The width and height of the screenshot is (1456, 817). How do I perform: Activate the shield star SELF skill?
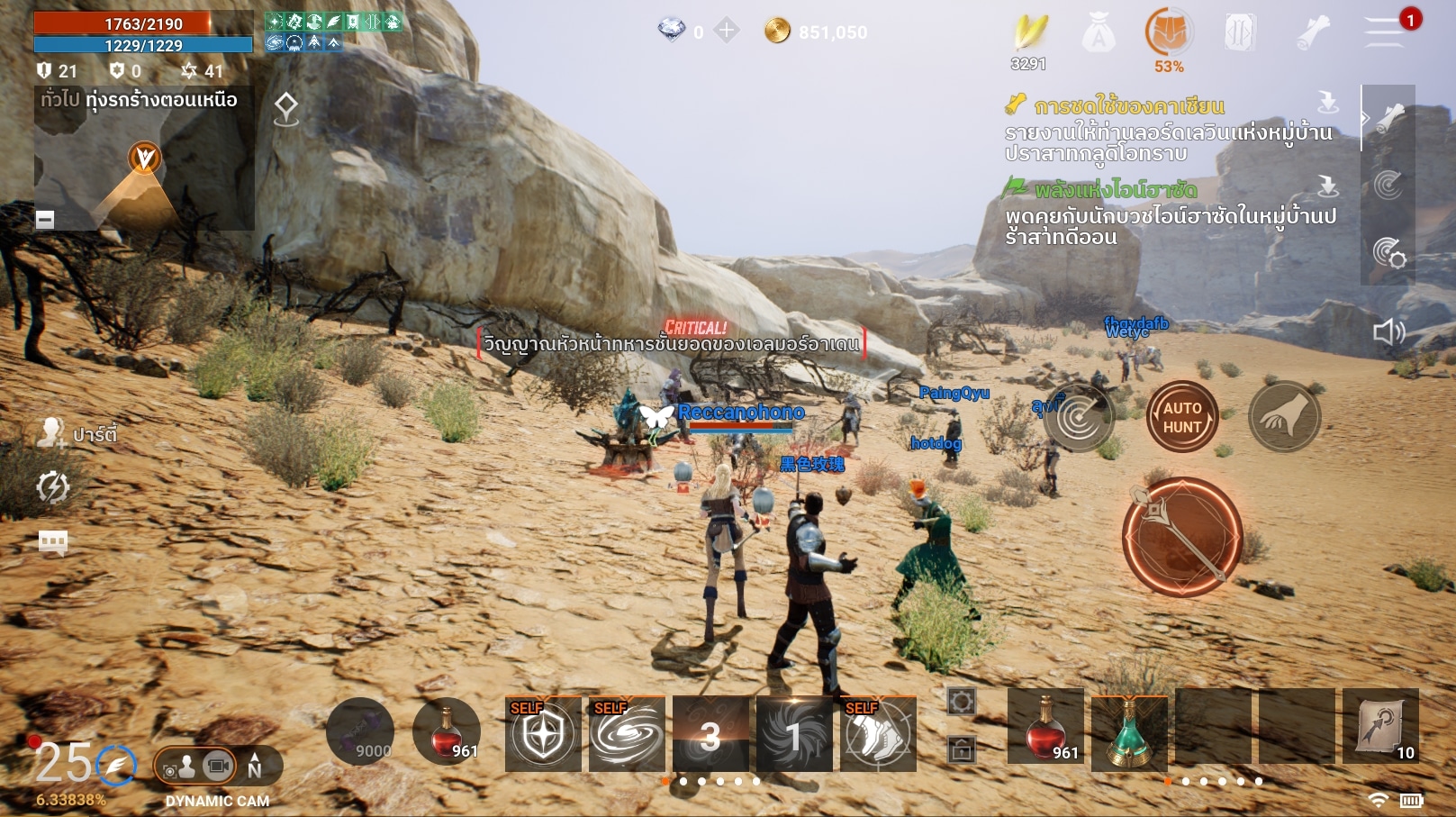[543, 734]
